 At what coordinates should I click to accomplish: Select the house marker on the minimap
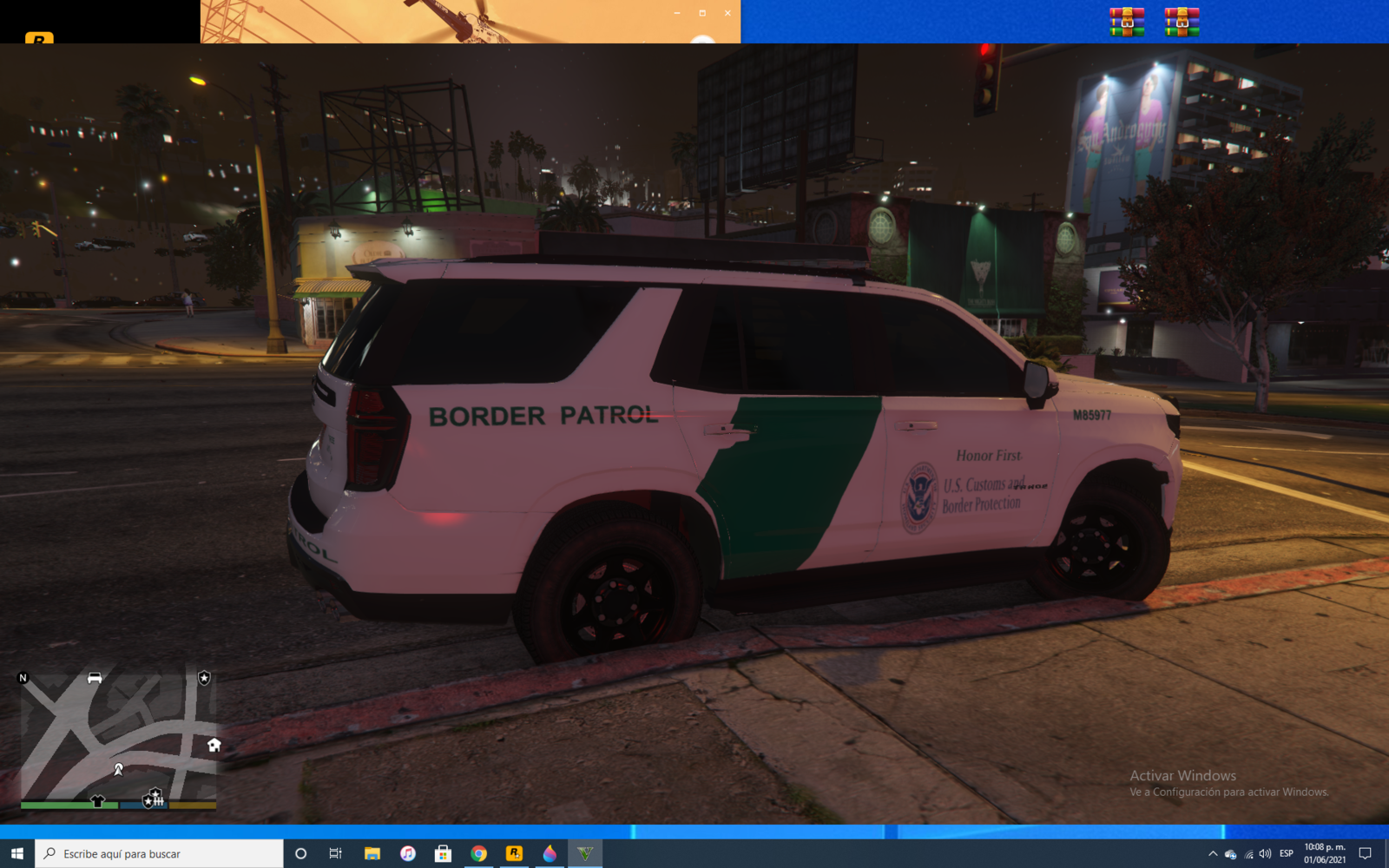214,745
